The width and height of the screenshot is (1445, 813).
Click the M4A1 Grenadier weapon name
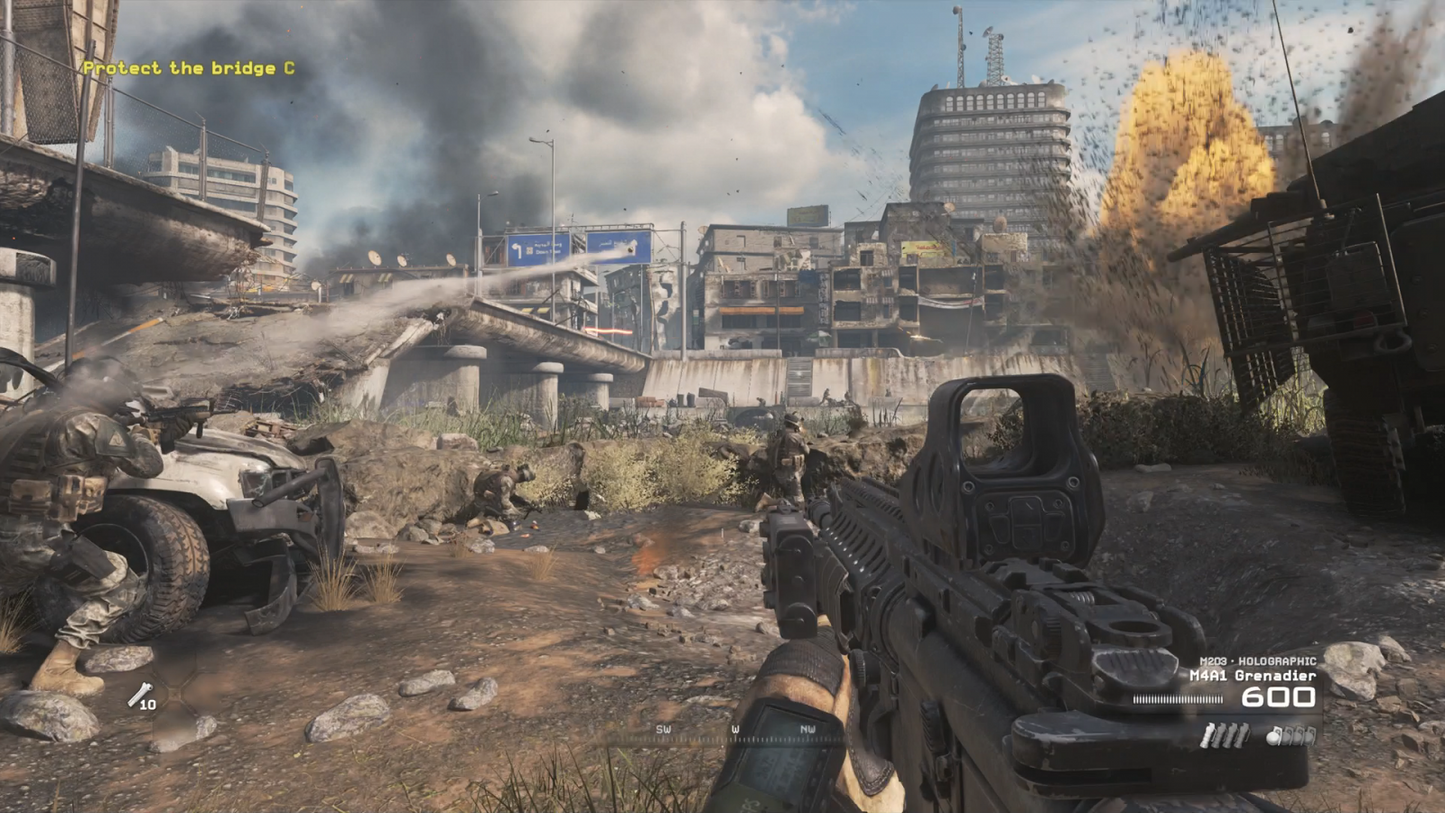coord(1252,674)
